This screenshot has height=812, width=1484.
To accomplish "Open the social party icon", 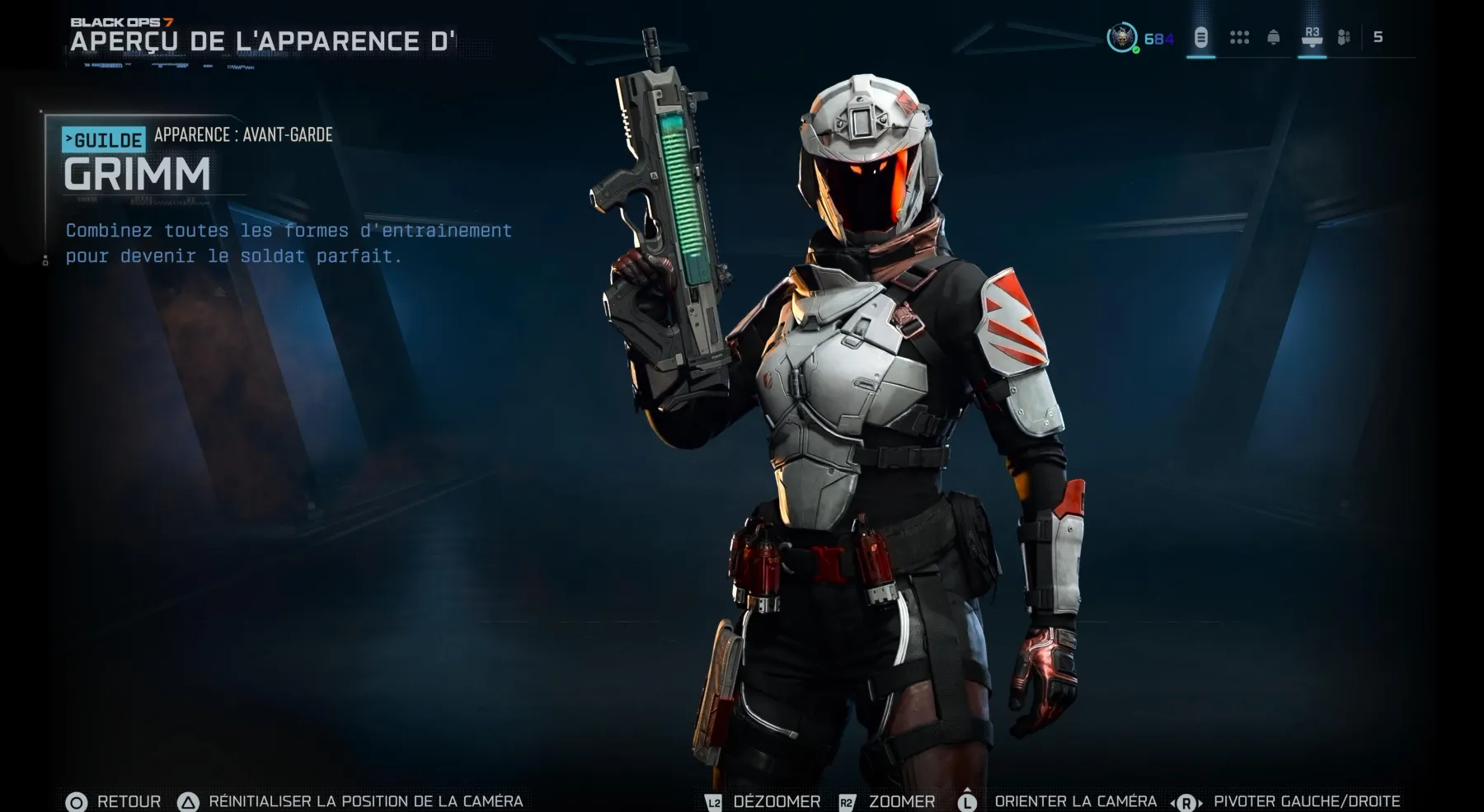I will tap(1344, 38).
